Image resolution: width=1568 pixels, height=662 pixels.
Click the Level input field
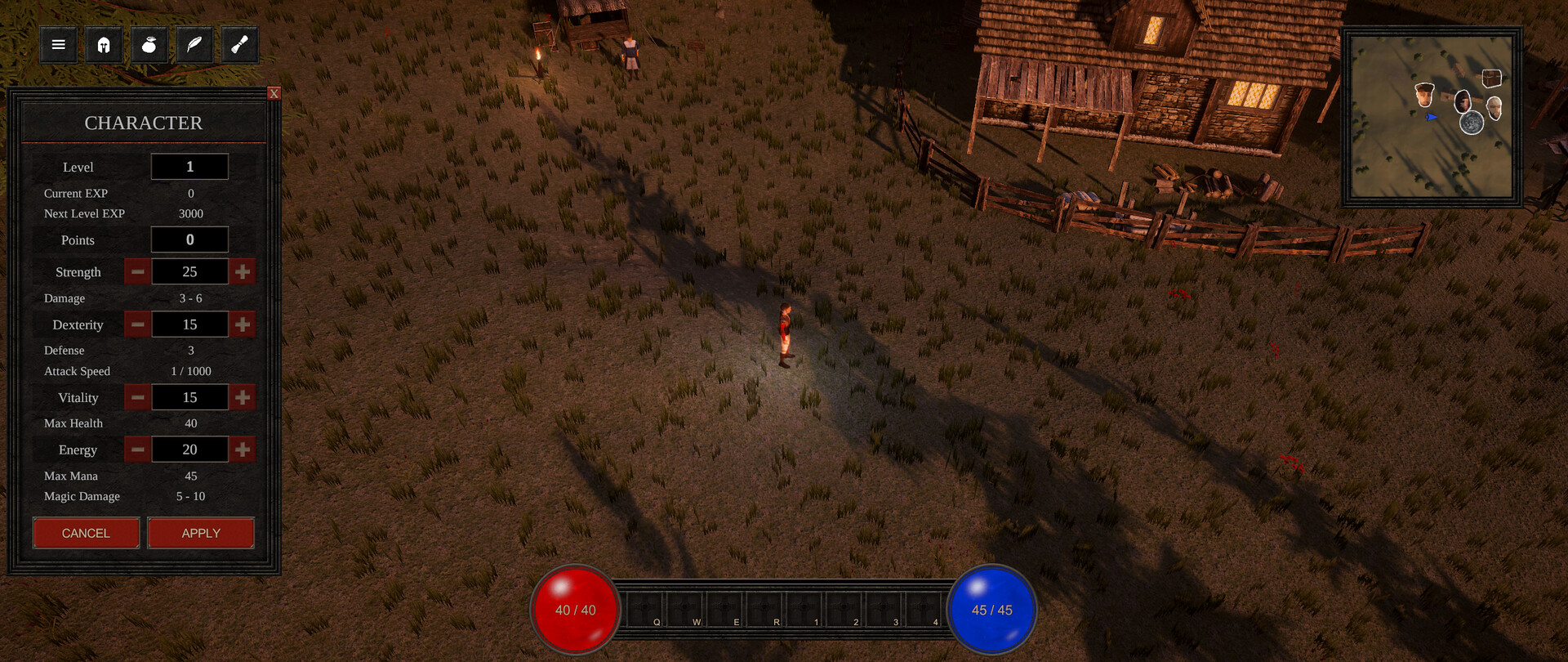coord(189,166)
